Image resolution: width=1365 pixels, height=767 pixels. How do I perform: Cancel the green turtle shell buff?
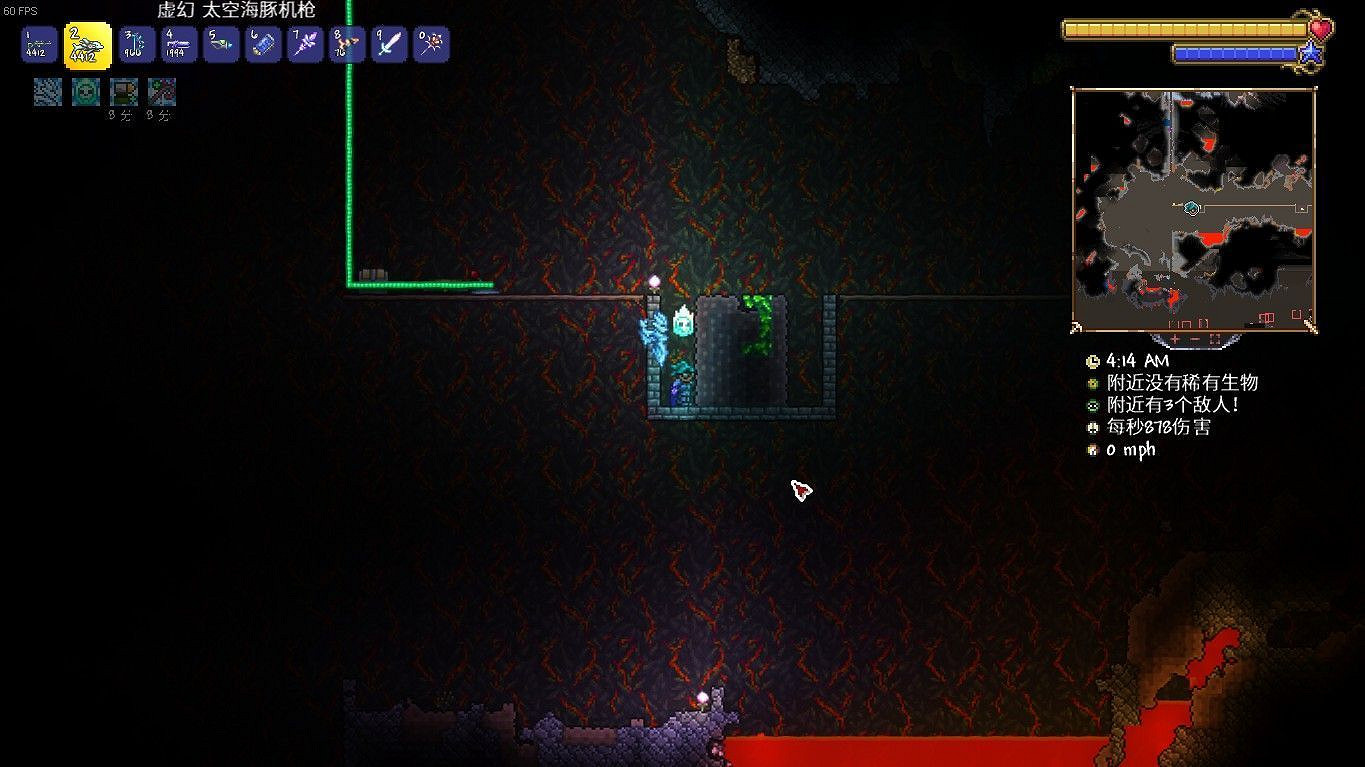[x=85, y=91]
